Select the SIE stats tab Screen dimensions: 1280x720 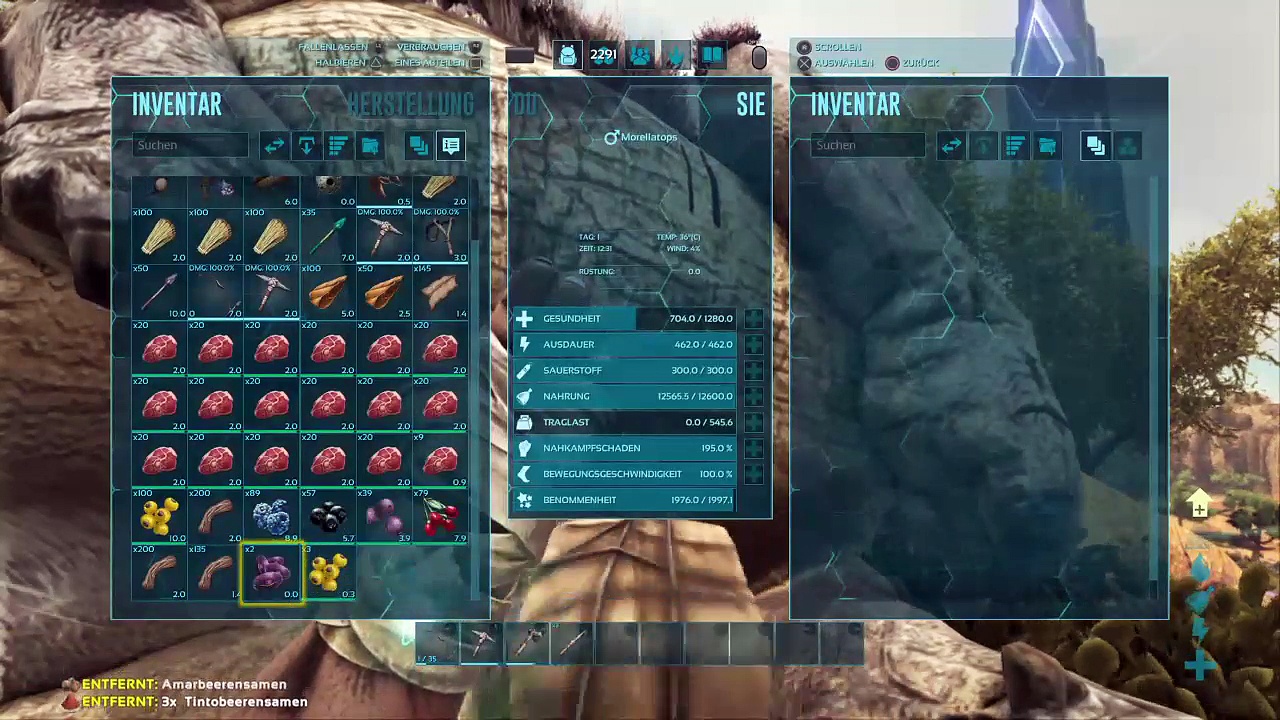click(750, 104)
